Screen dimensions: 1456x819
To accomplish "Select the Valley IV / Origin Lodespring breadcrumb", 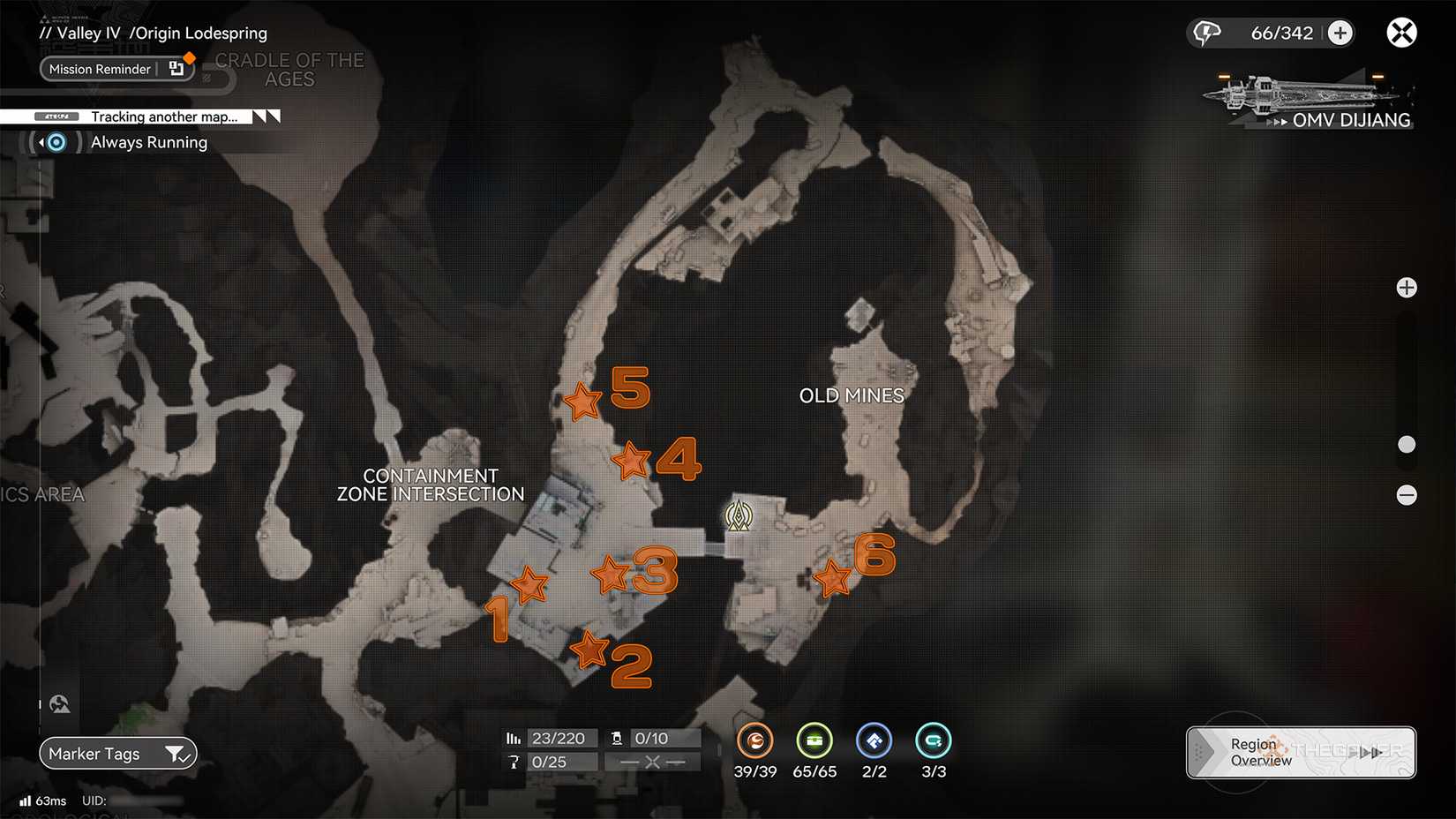I will click(x=153, y=32).
